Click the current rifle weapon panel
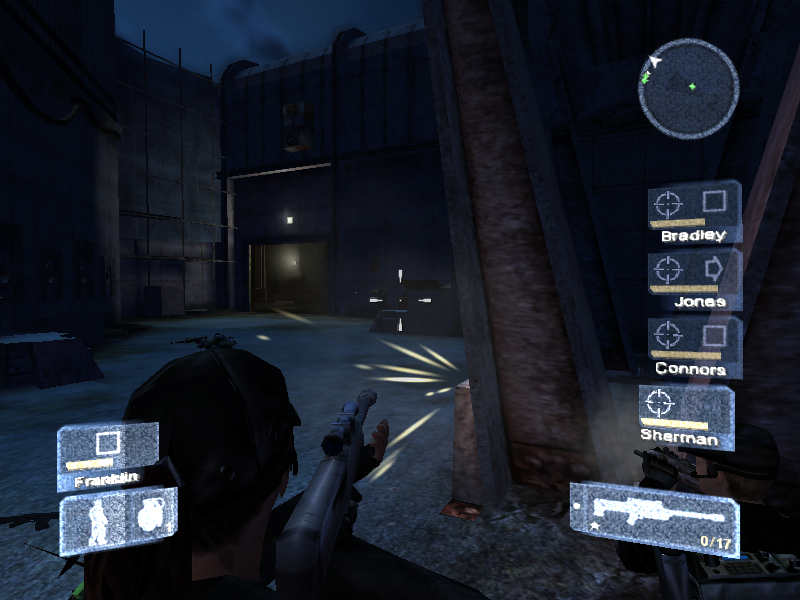The width and height of the screenshot is (800, 600). (654, 517)
